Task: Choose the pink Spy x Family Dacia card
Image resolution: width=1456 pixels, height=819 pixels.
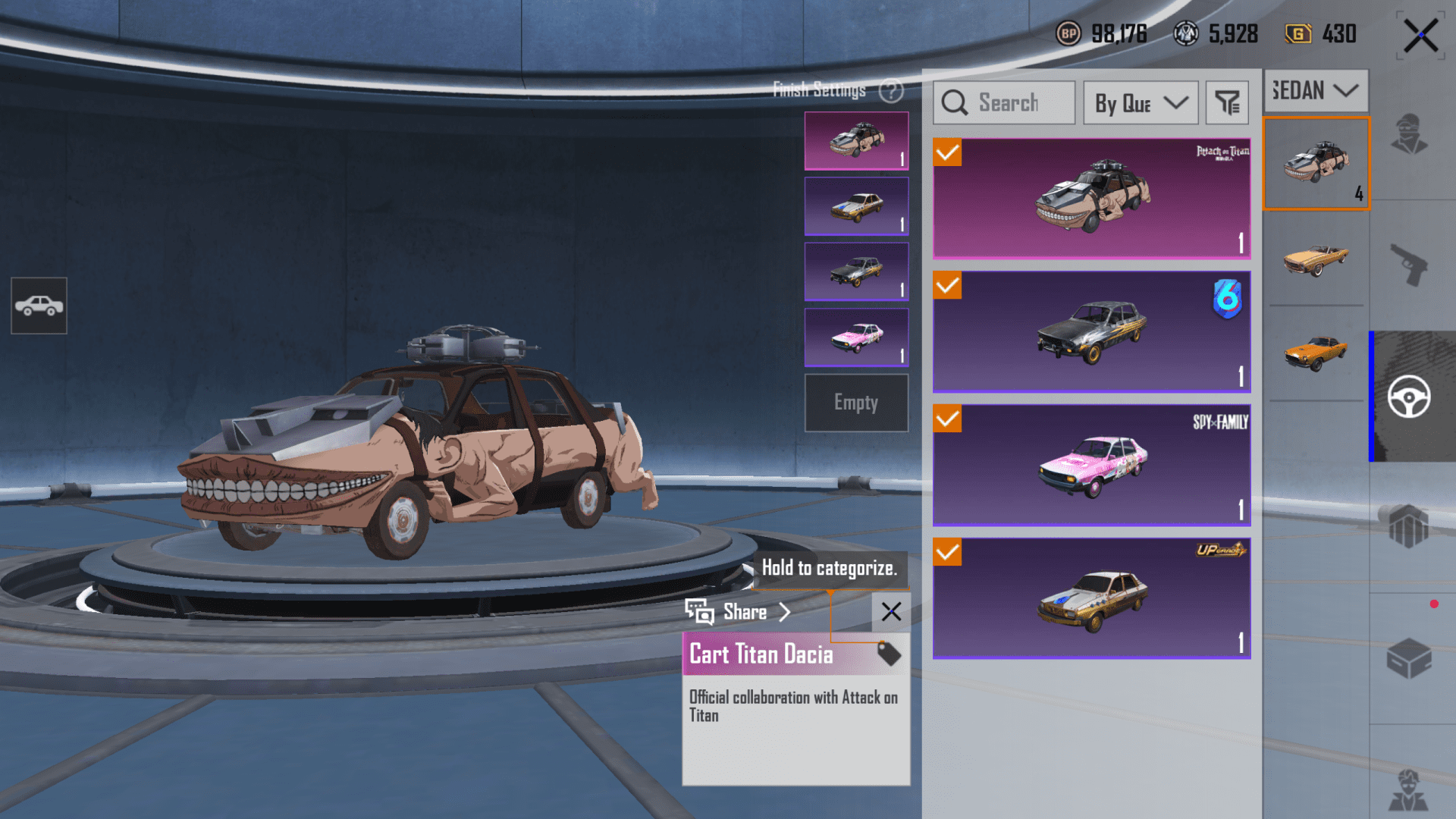Action: point(1091,465)
